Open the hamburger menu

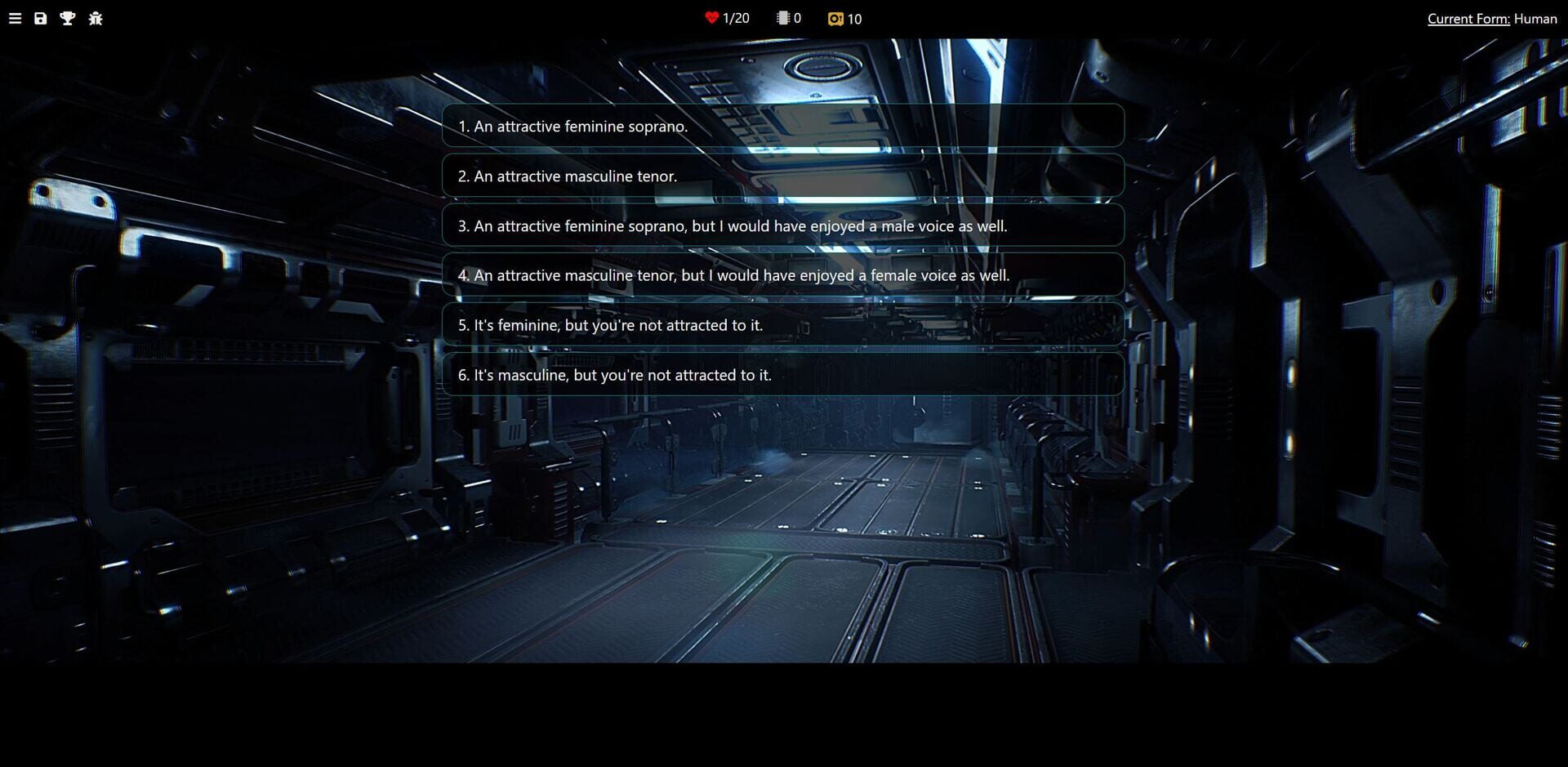coord(15,18)
